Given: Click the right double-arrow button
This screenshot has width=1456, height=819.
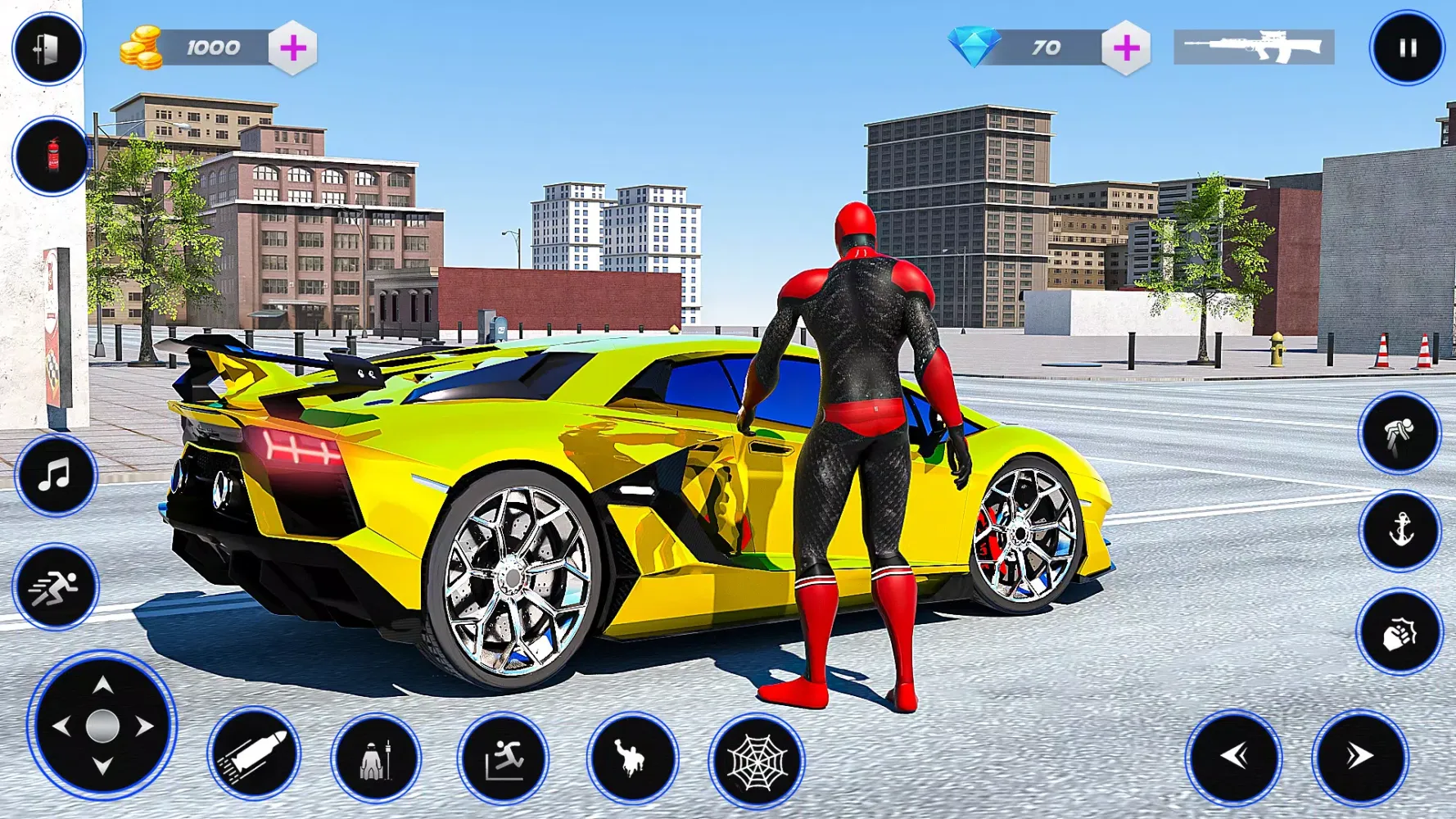Looking at the screenshot, I should tap(1359, 757).
